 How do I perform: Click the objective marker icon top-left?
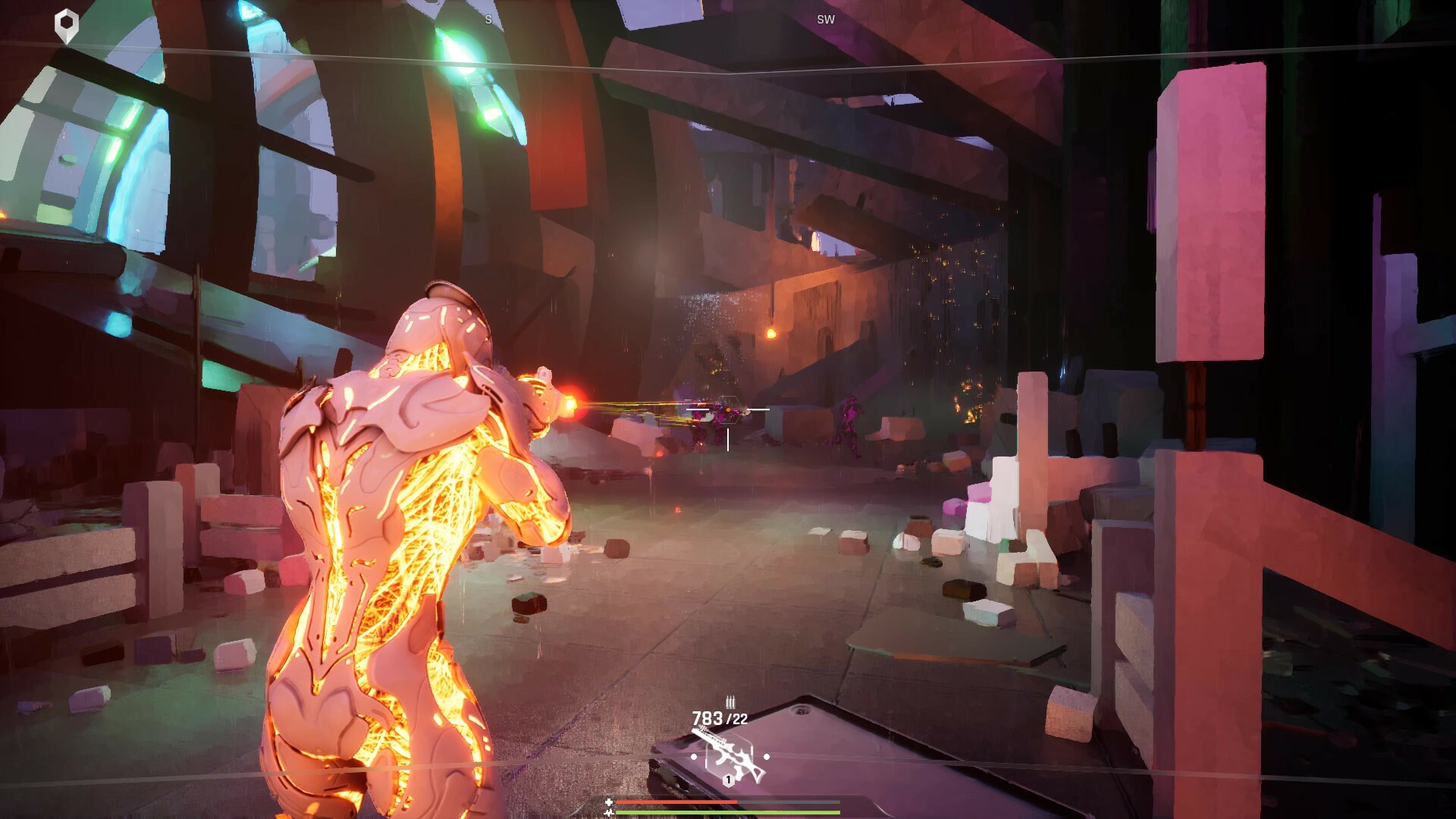(67, 21)
